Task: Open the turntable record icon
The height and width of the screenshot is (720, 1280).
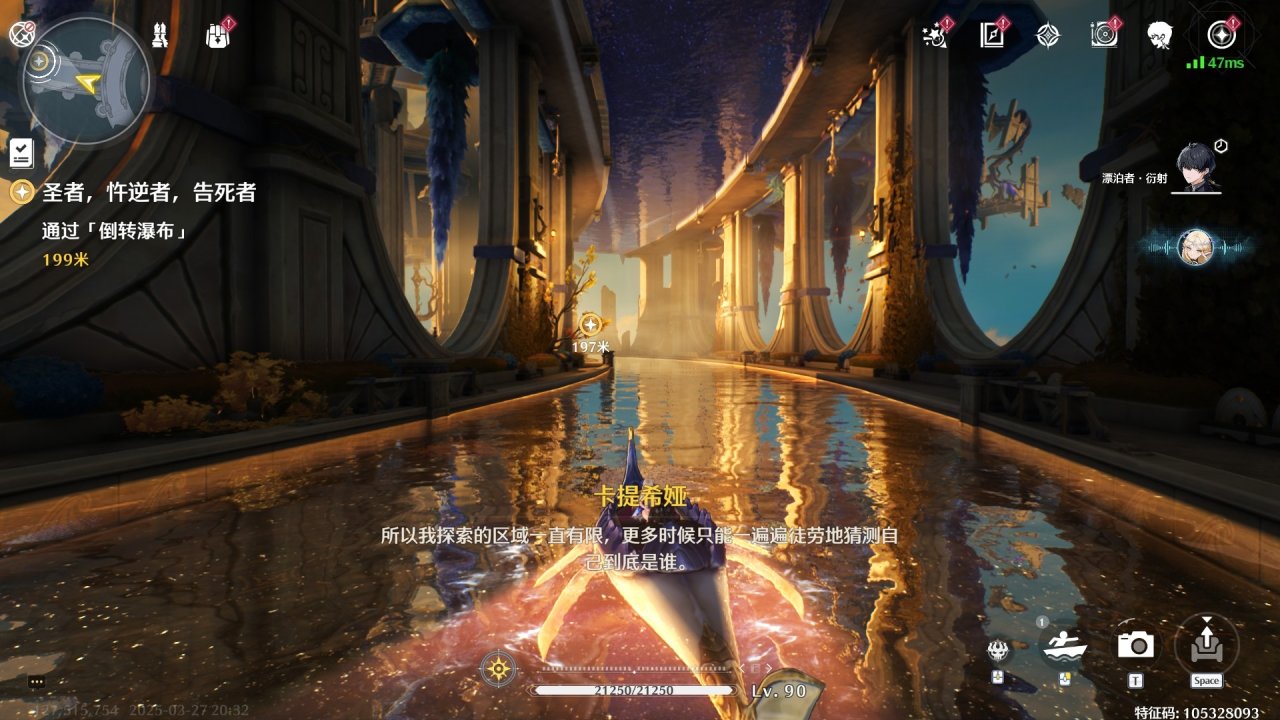Action: click(x=1104, y=36)
